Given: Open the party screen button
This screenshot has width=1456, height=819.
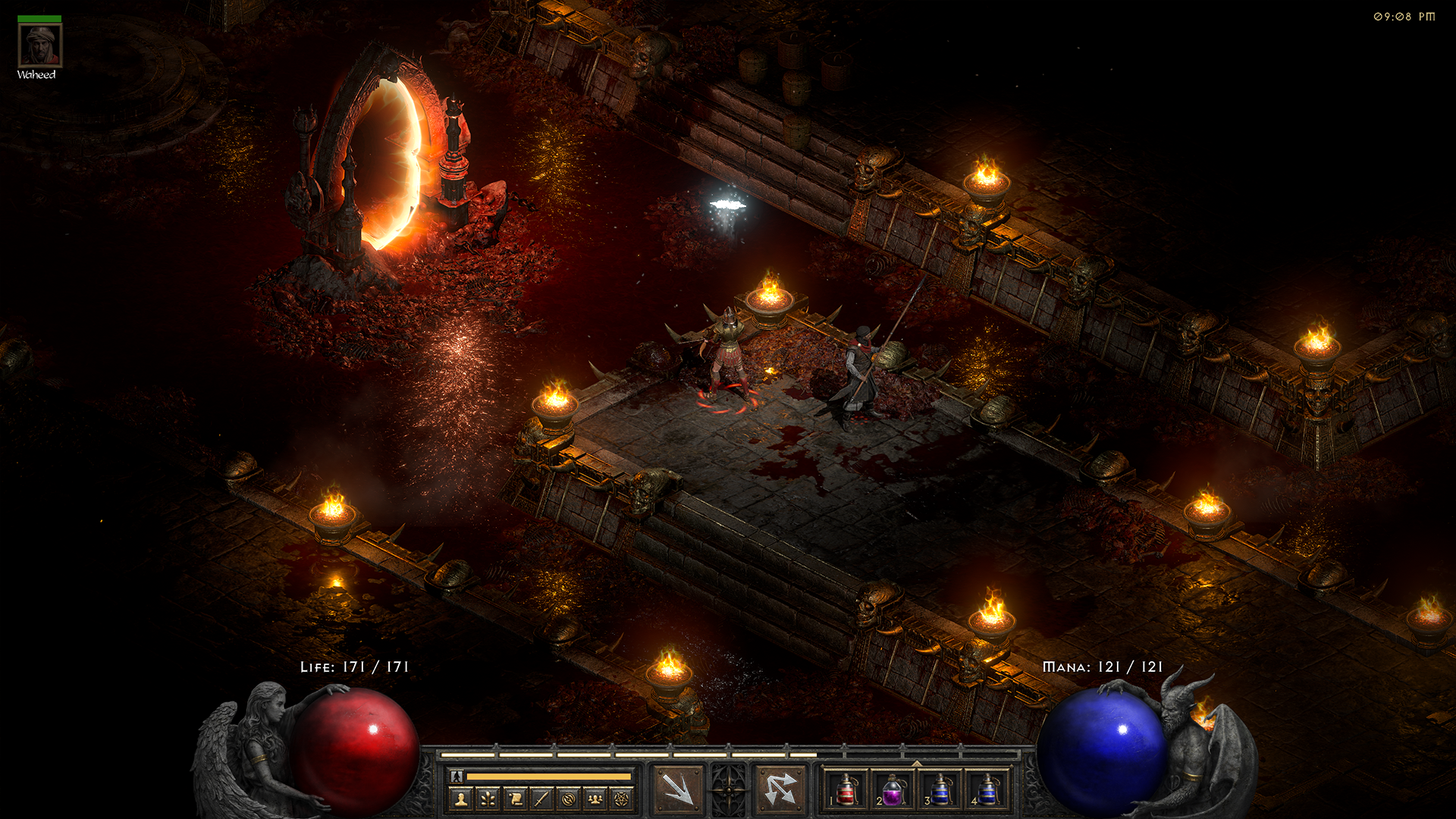Looking at the screenshot, I should coord(595,799).
